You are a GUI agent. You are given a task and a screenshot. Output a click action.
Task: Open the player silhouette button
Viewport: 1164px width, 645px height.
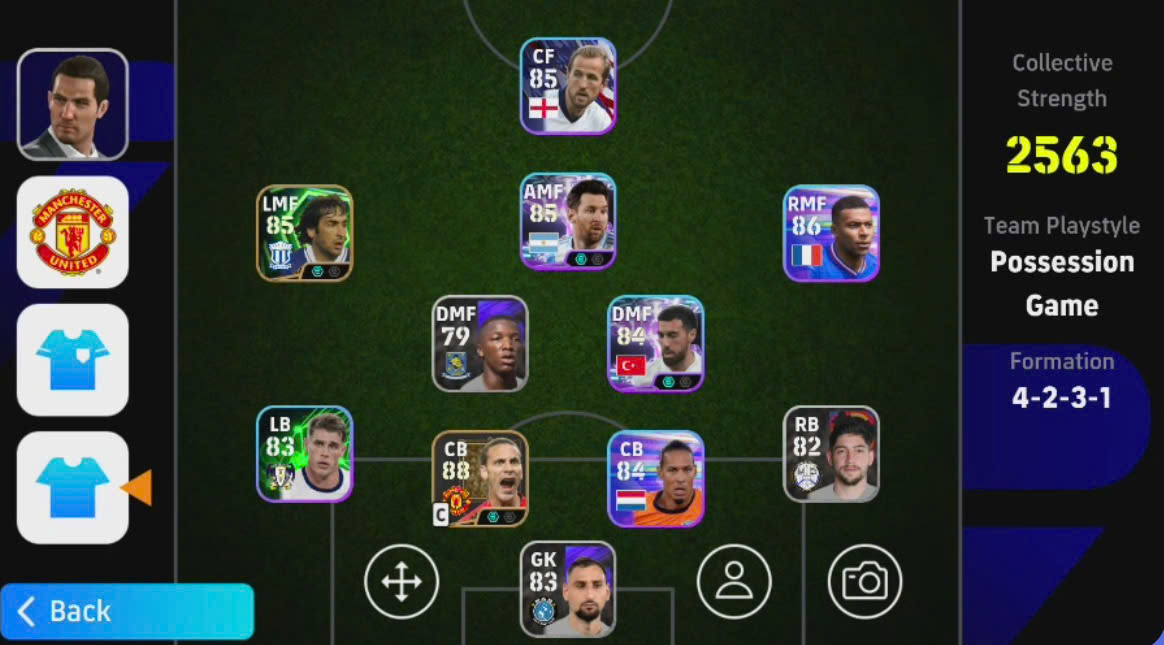coord(734,581)
